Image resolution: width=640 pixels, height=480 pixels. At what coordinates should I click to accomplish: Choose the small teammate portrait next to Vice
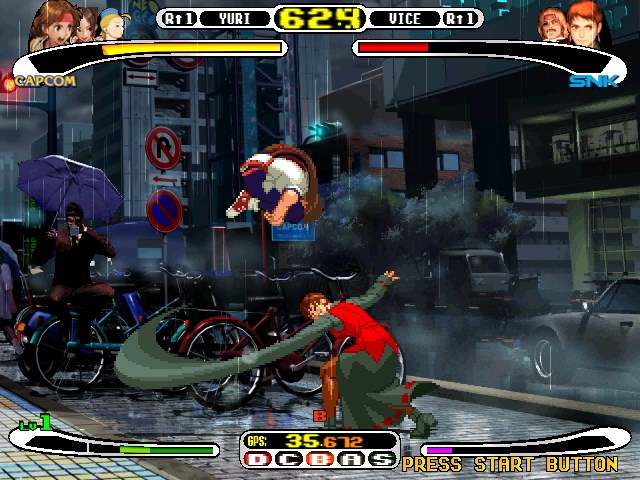pos(551,24)
